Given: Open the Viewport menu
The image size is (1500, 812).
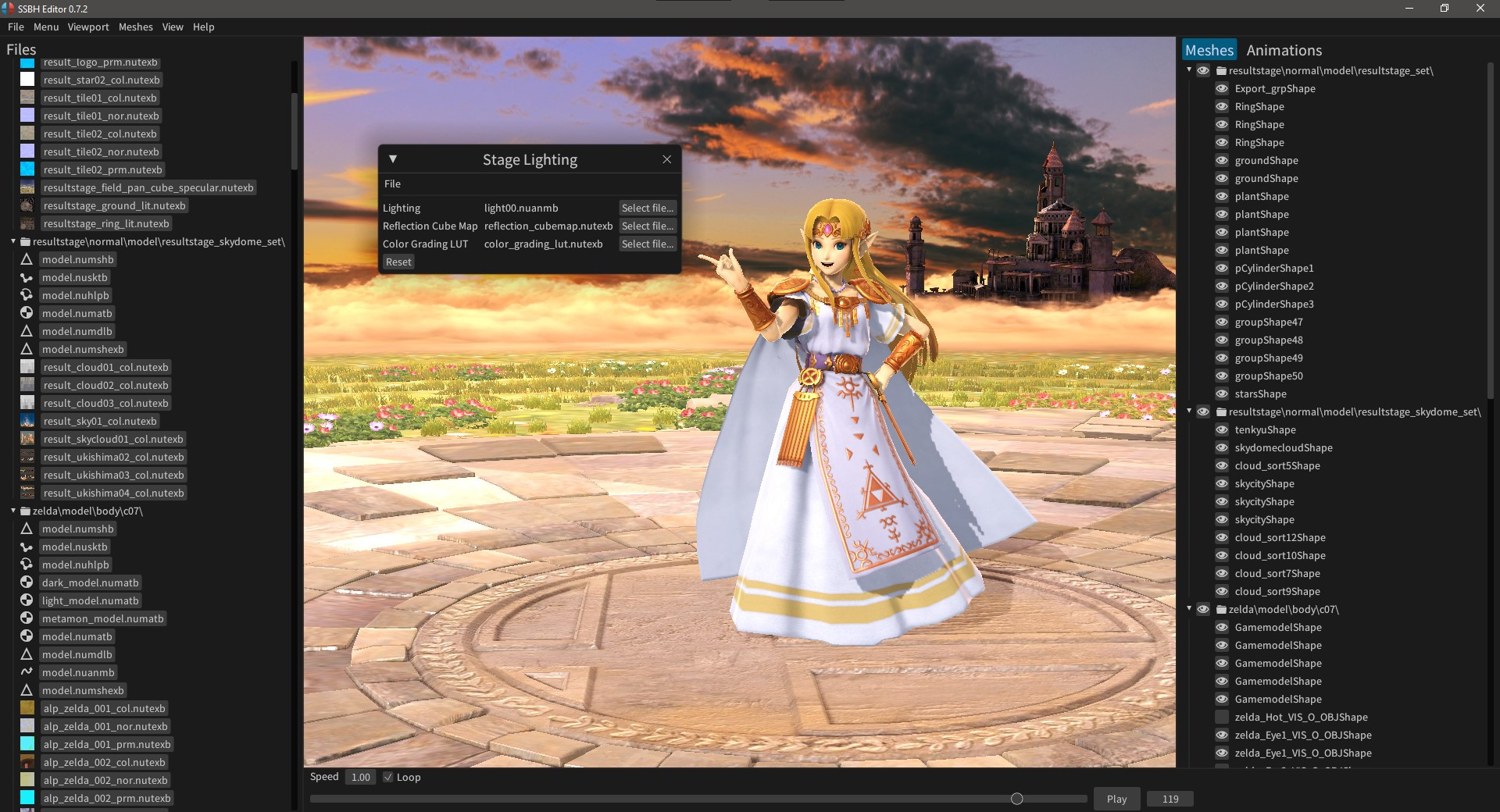Looking at the screenshot, I should tap(87, 27).
